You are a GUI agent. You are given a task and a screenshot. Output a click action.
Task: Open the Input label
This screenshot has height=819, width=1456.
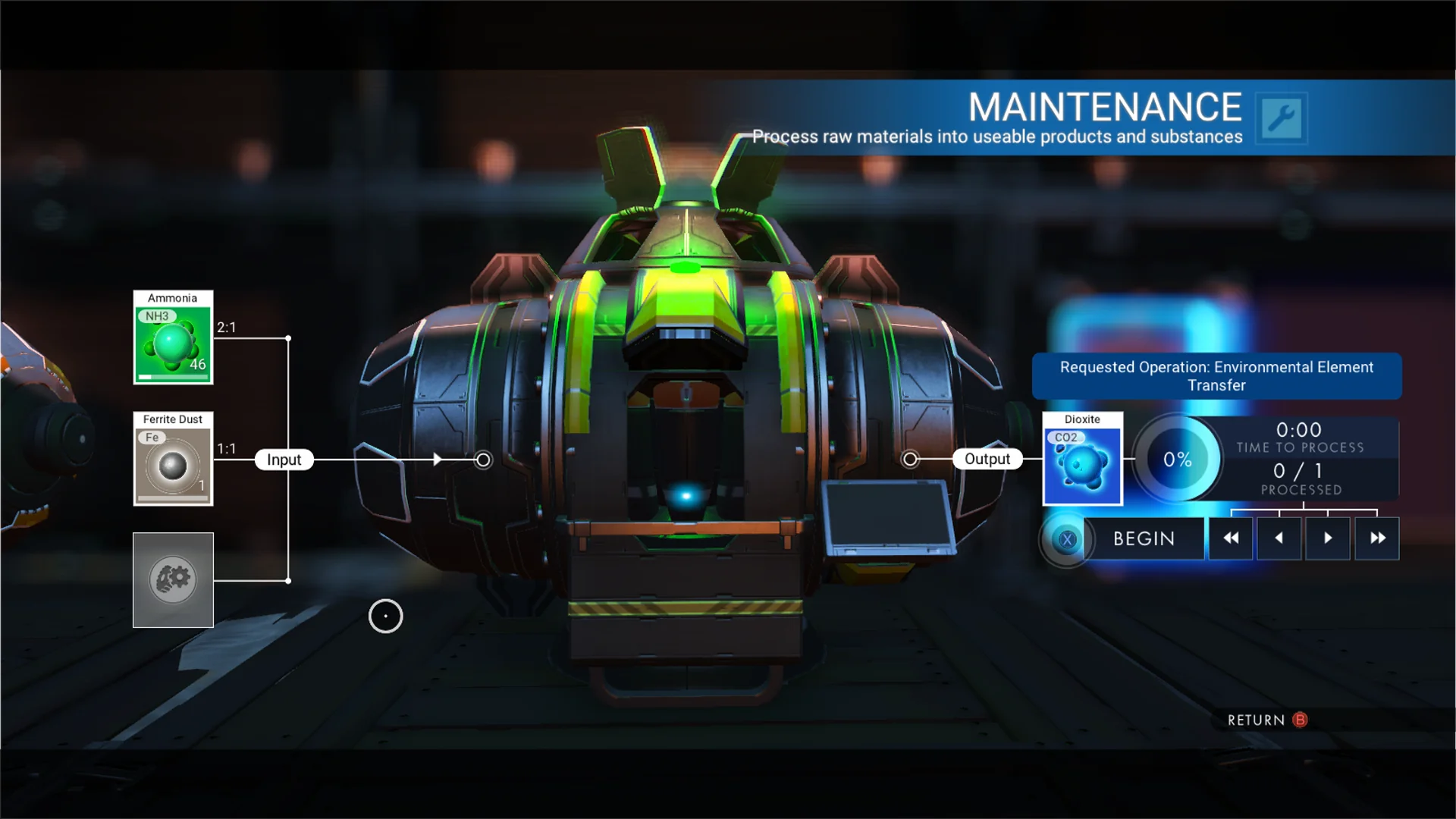(284, 459)
